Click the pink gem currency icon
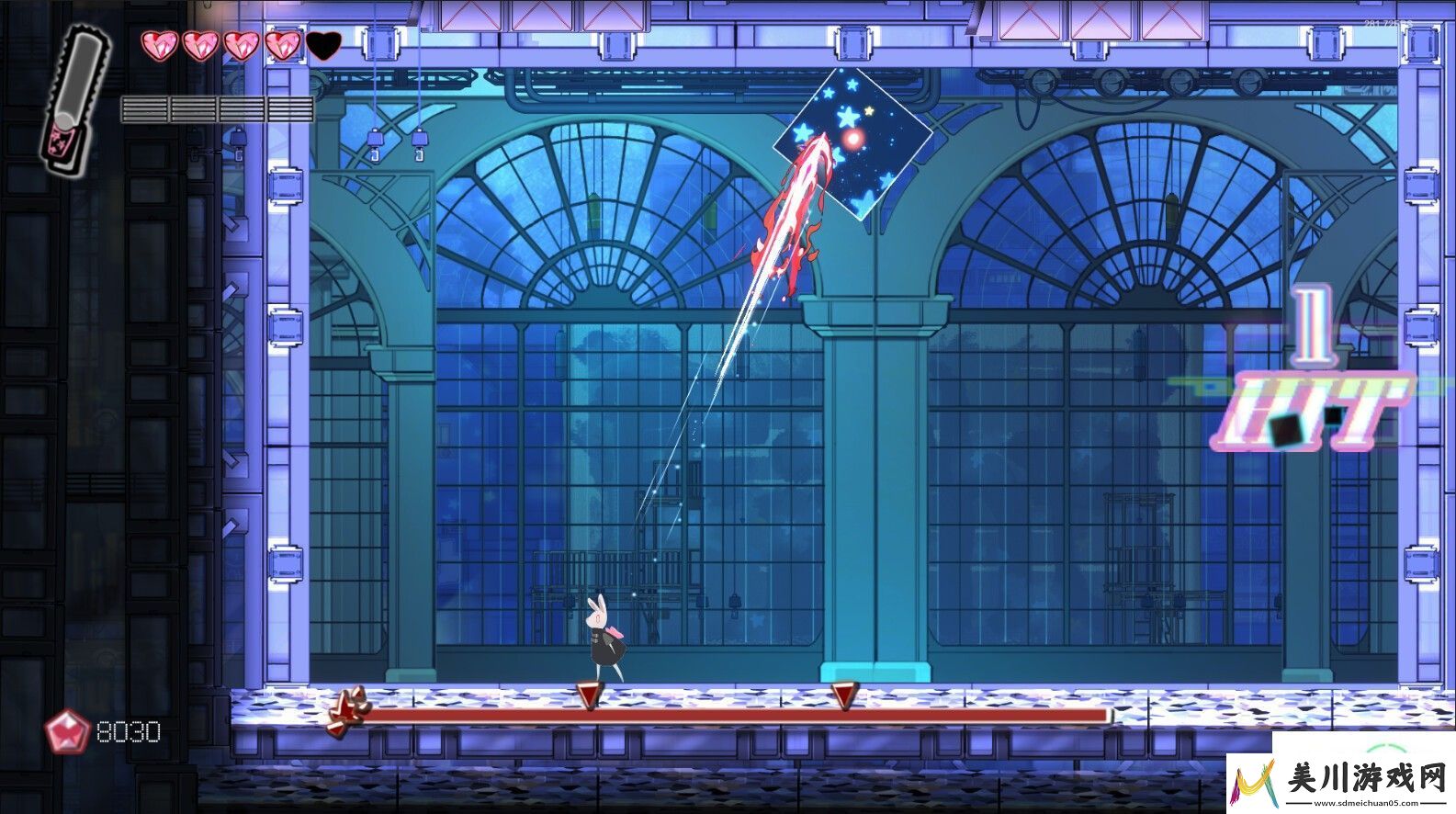This screenshot has width=1456, height=814. [x=67, y=732]
